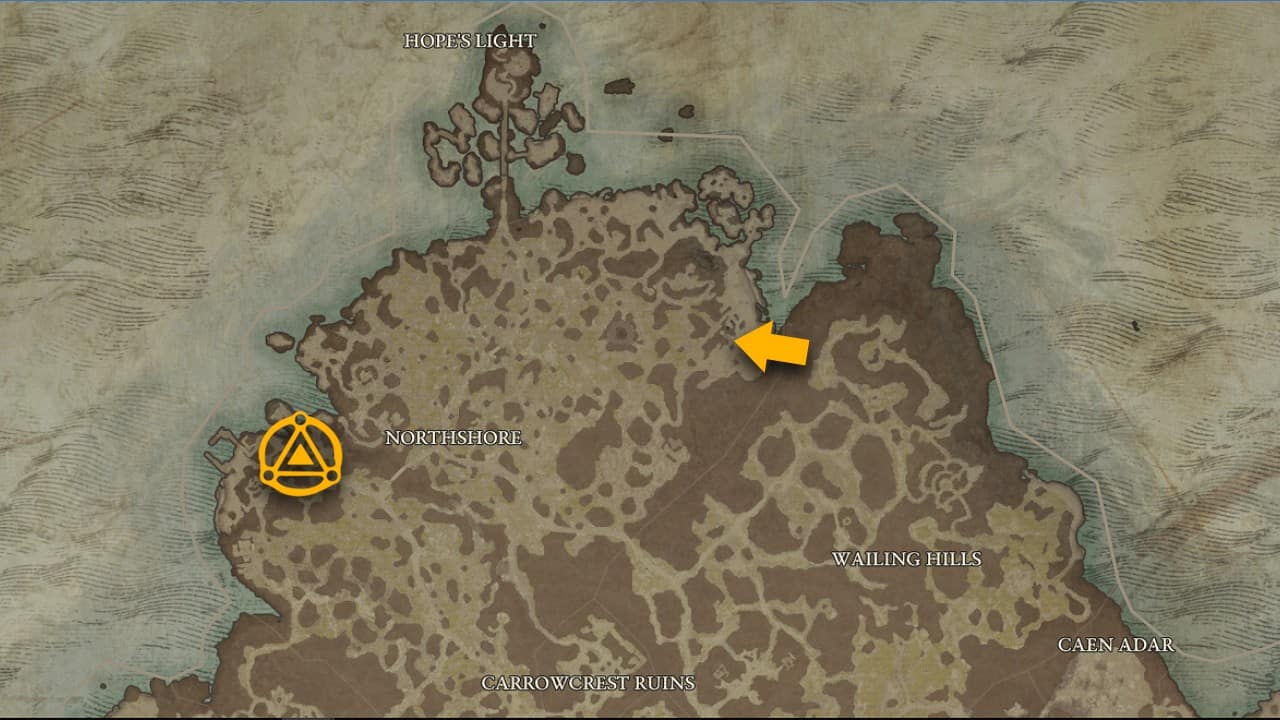Viewport: 1280px width, 720px height.
Task: Click the Hope's Light label
Action: click(470, 41)
